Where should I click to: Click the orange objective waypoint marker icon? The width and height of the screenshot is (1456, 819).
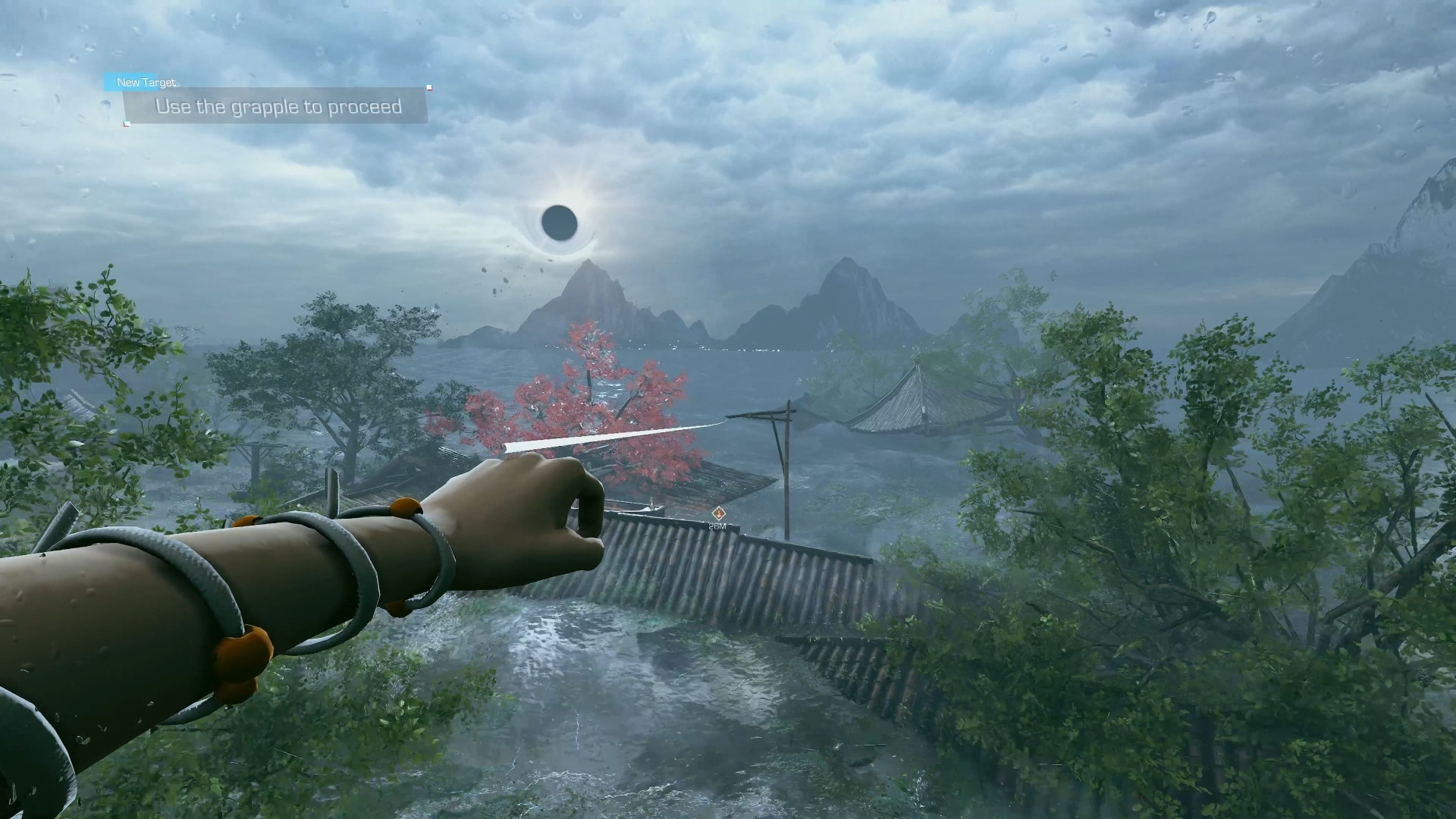(717, 513)
